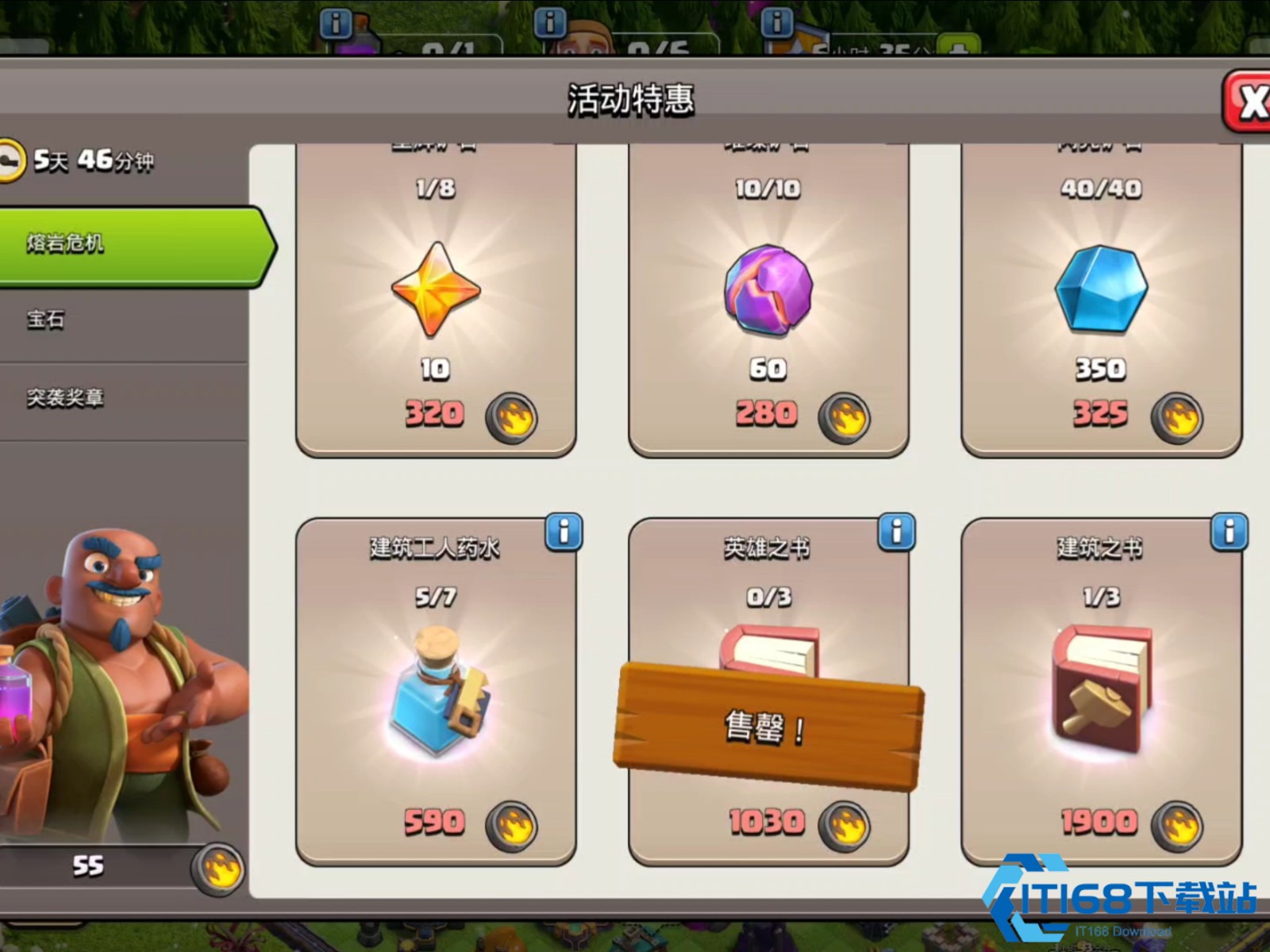Screen dimensions: 1270x952
Task: View info about 建筑之书
Action: 1229,532
